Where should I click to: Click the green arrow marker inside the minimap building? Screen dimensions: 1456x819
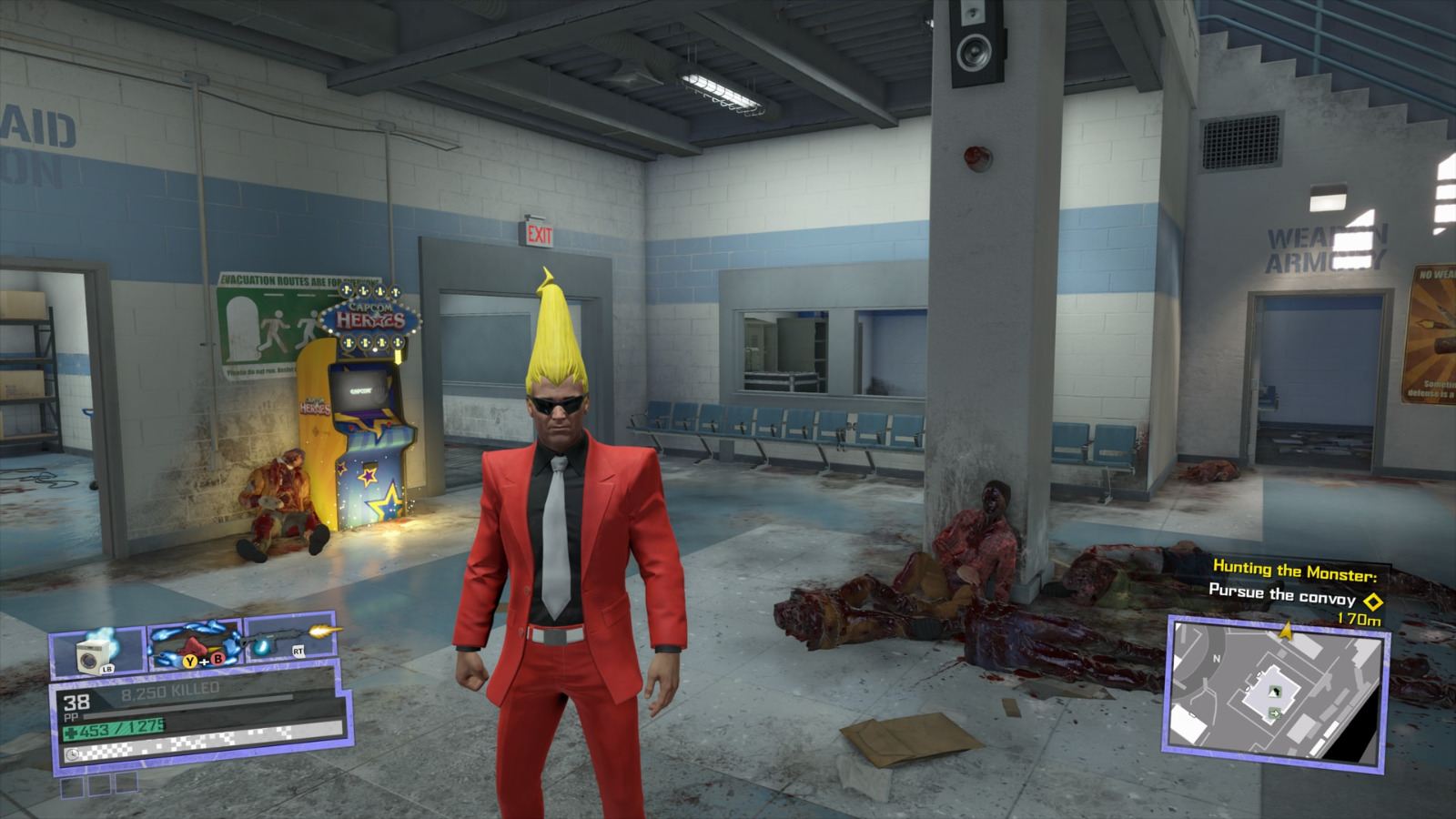tap(1275, 713)
